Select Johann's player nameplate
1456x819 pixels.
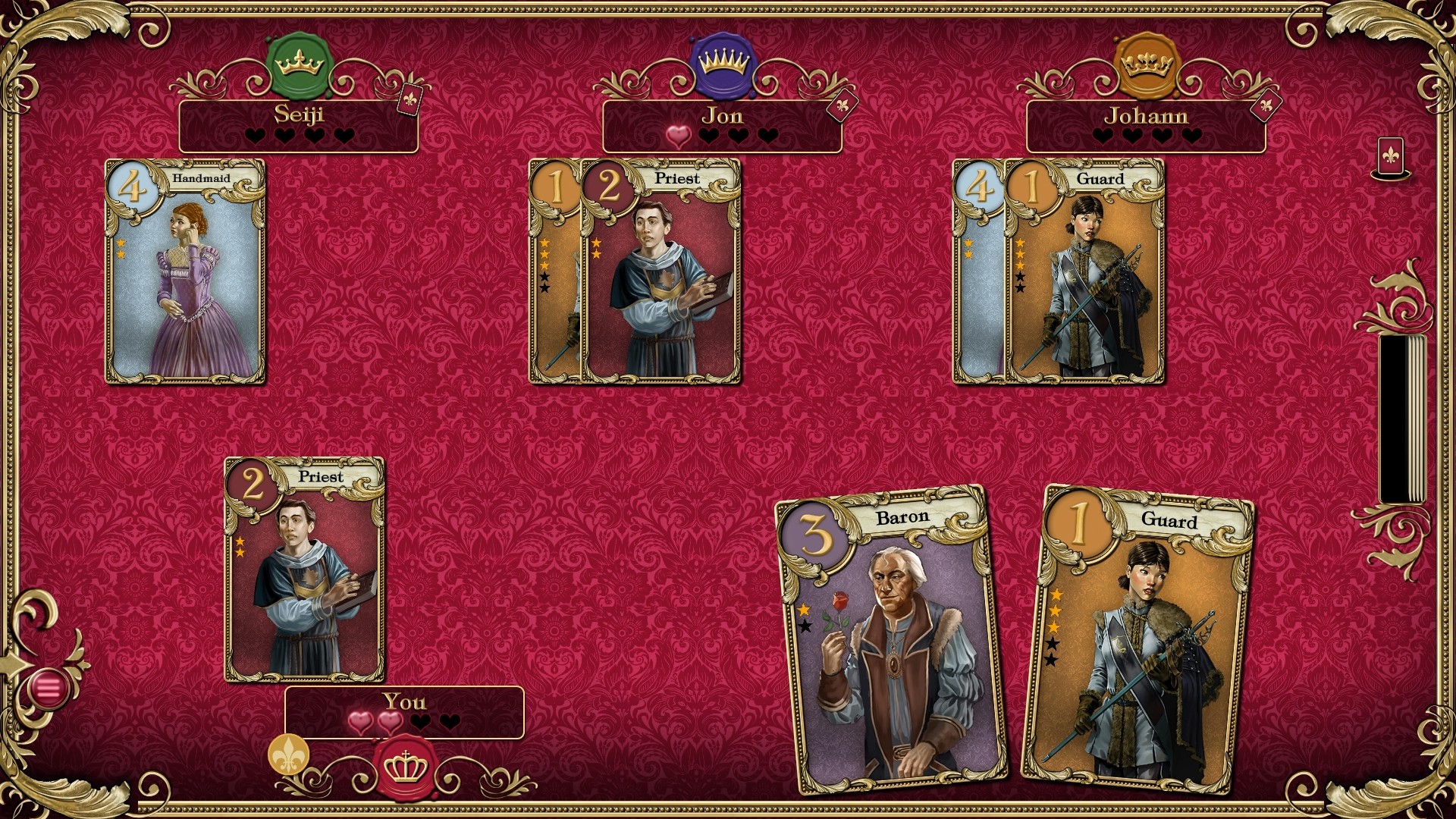pos(1145,125)
